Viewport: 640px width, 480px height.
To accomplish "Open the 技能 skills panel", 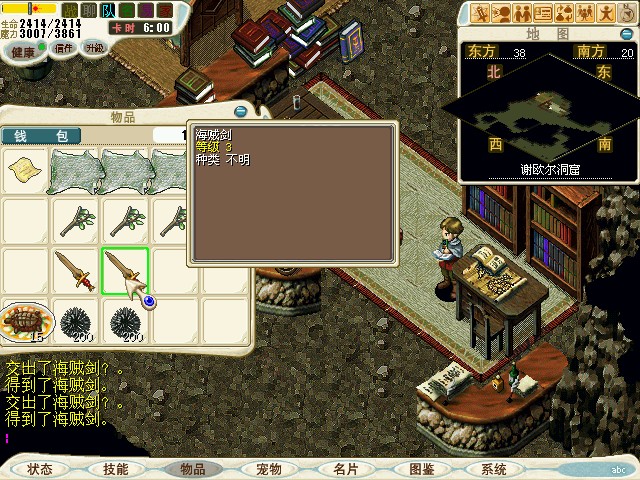I will 115,469.
